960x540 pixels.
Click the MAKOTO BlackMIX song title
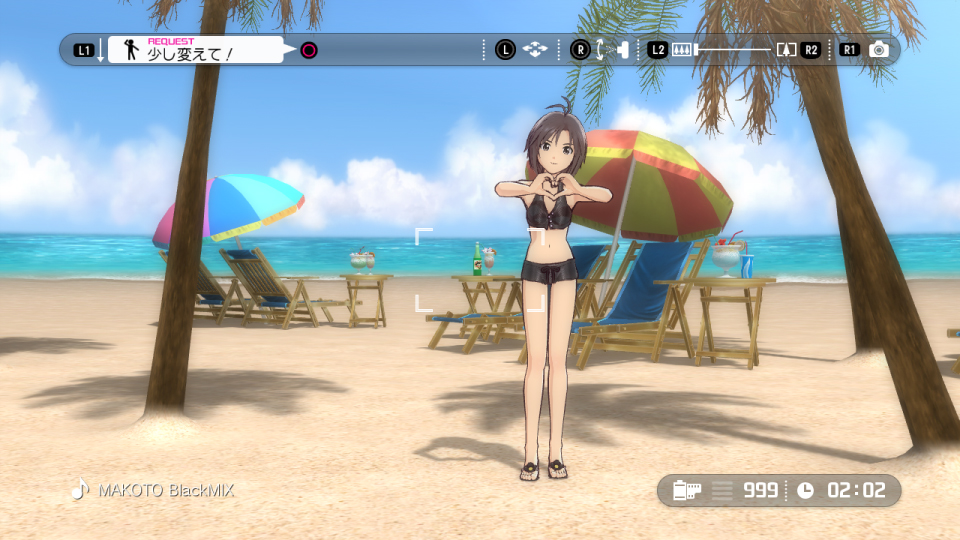(165, 491)
